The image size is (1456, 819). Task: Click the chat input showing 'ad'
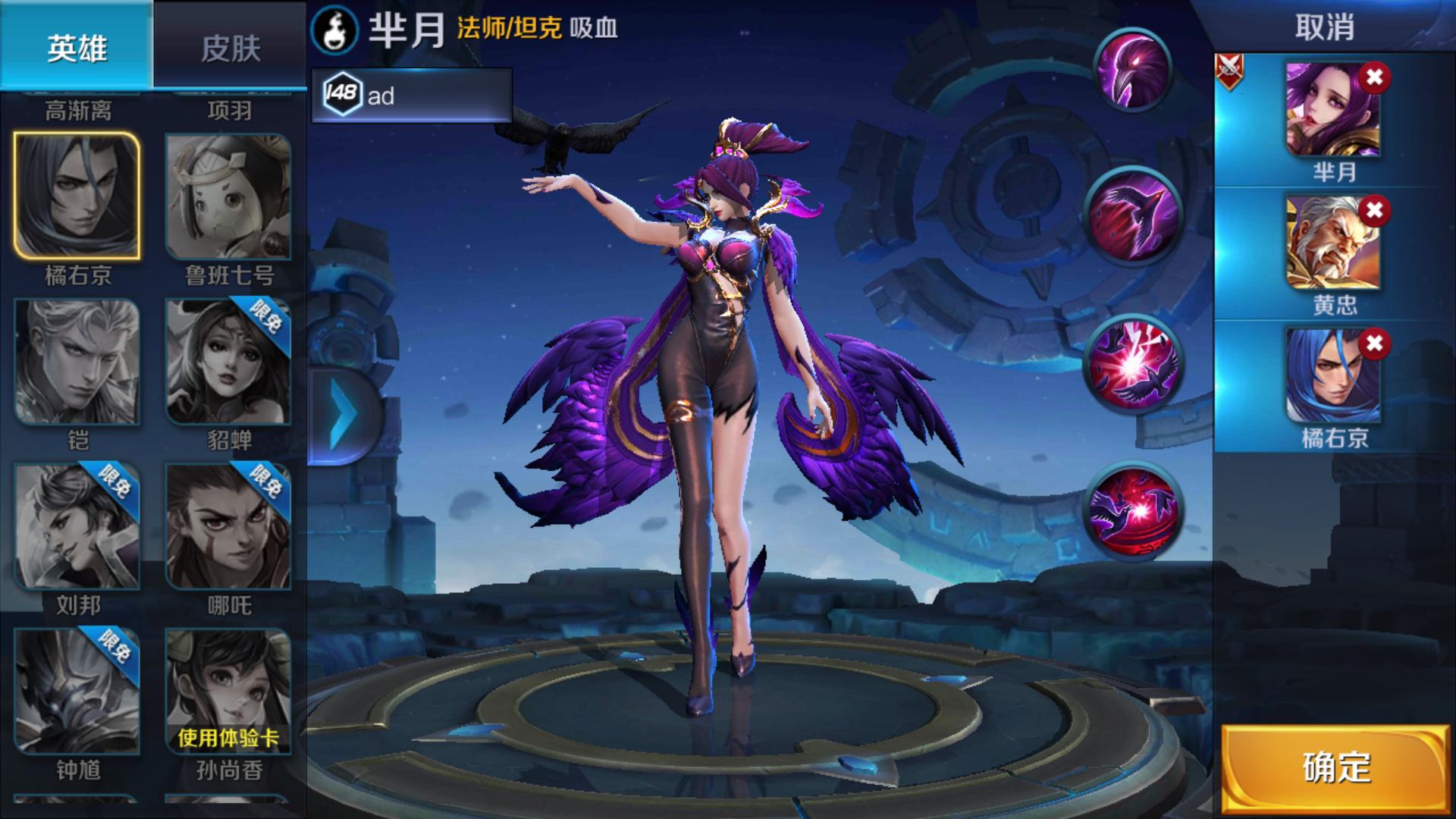[x=413, y=96]
